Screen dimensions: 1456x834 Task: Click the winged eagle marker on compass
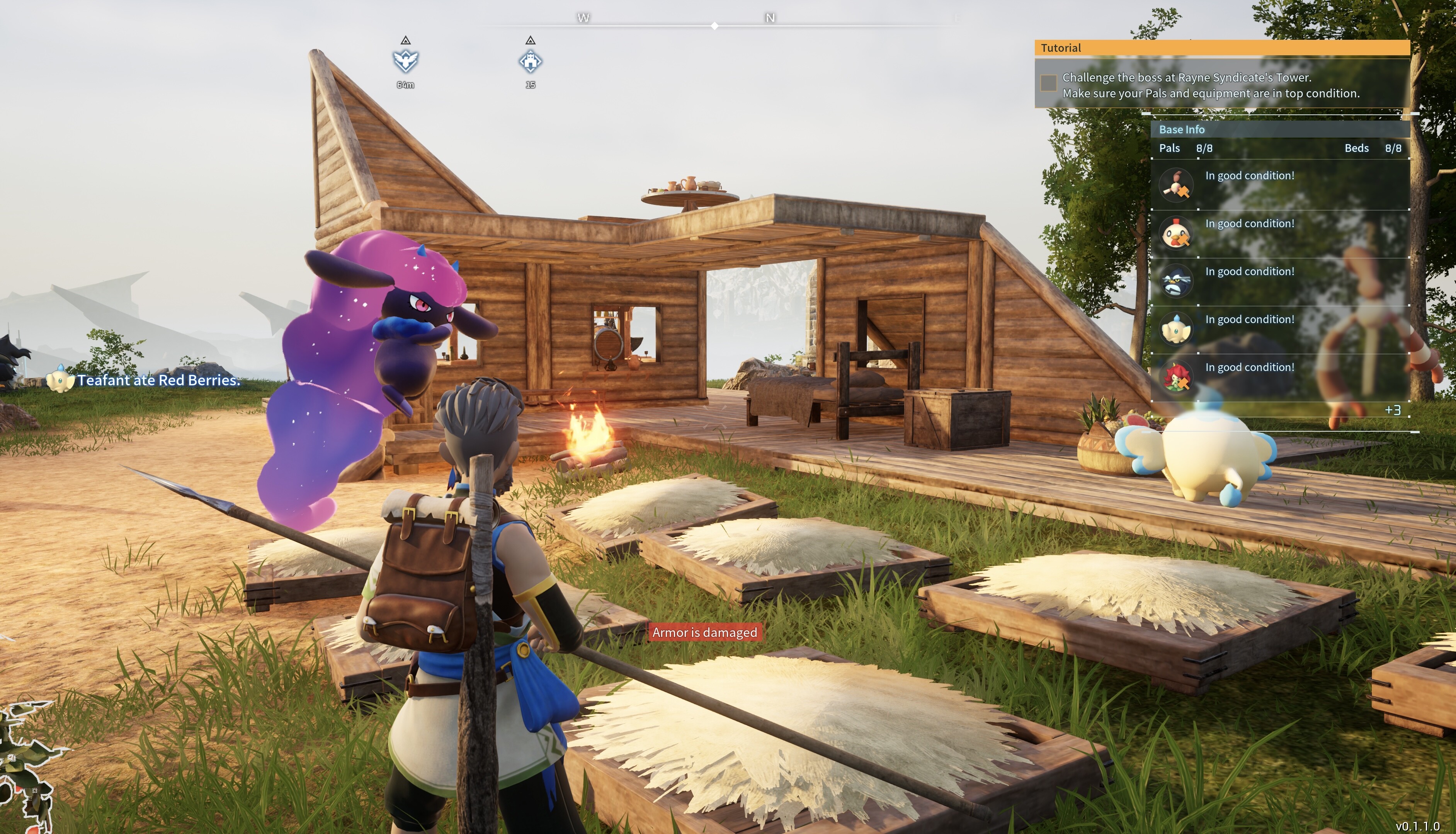pos(405,61)
